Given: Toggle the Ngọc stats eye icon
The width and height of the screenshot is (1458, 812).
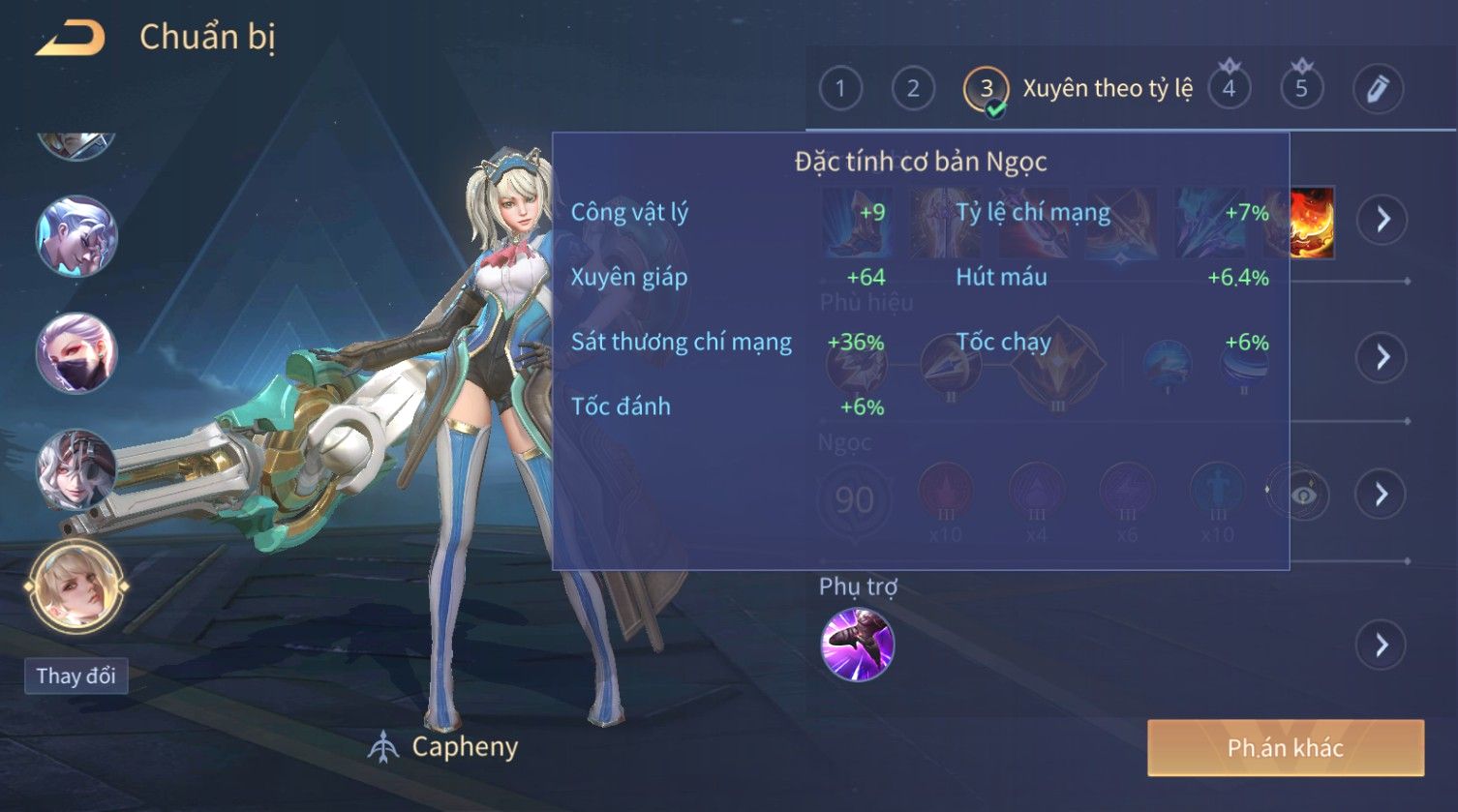Looking at the screenshot, I should pyautogui.click(x=1304, y=496).
